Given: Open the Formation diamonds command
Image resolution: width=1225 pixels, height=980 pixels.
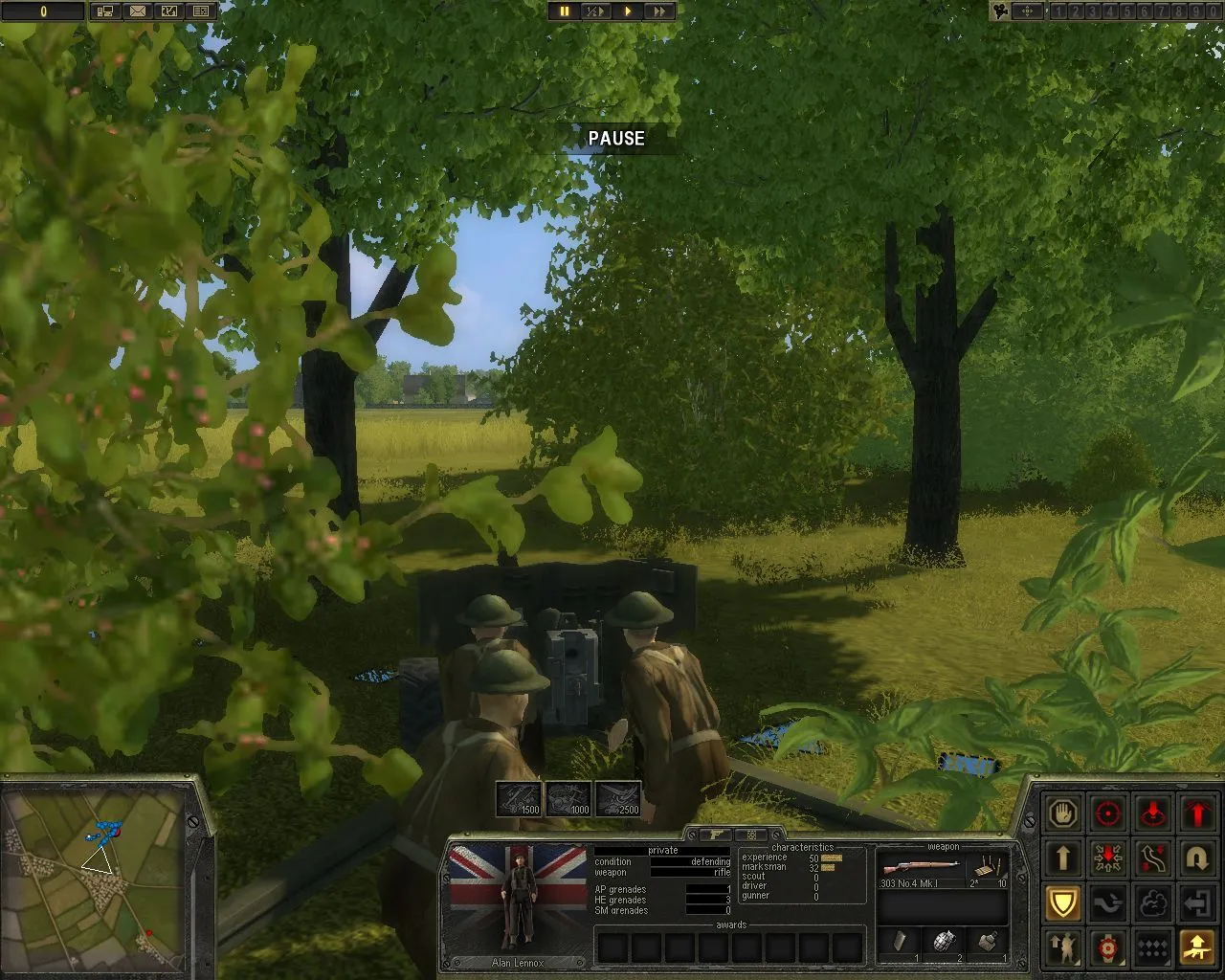Looking at the screenshot, I should click(x=1152, y=947).
